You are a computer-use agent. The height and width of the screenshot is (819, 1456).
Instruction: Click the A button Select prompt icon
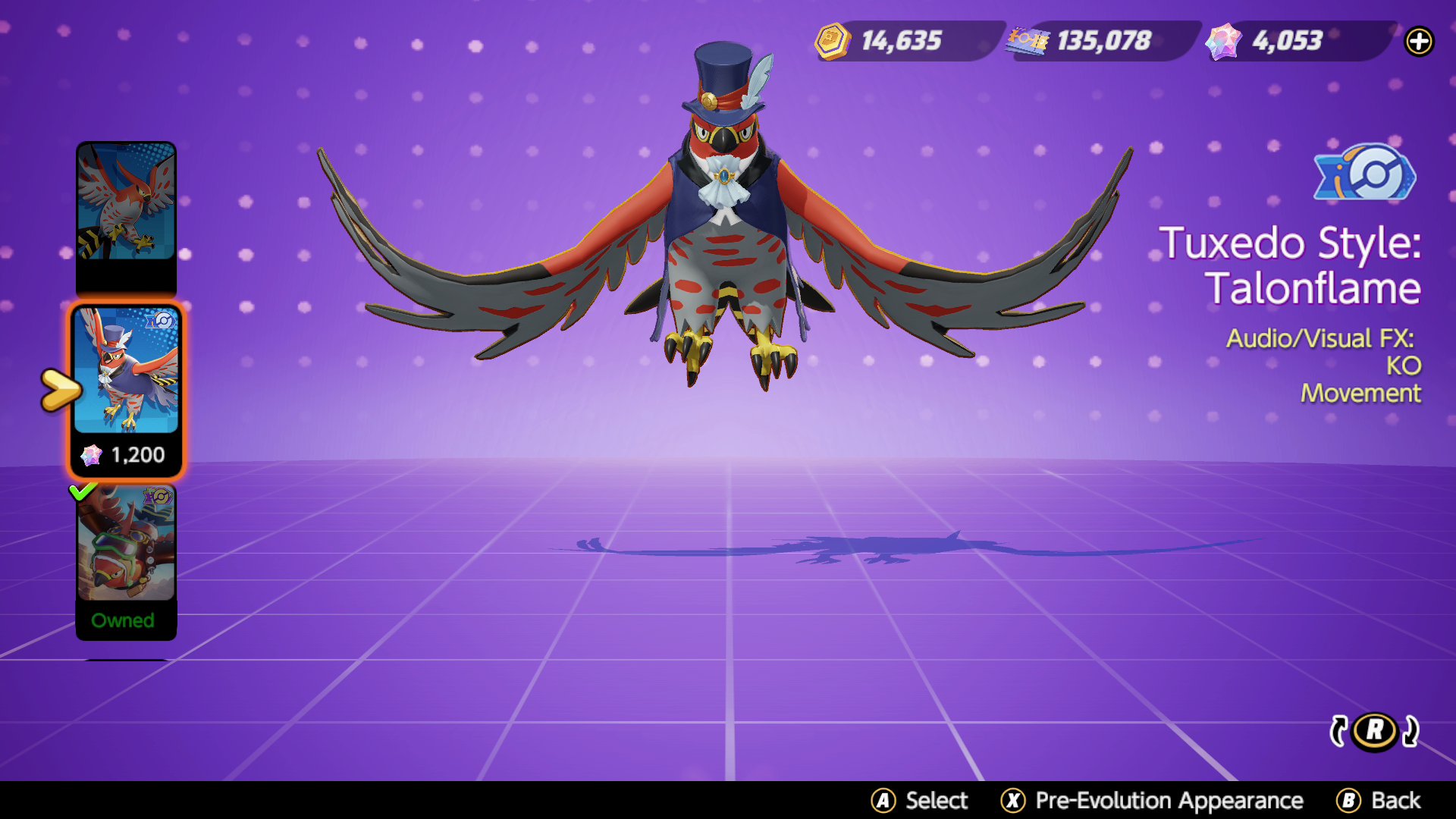(x=883, y=800)
